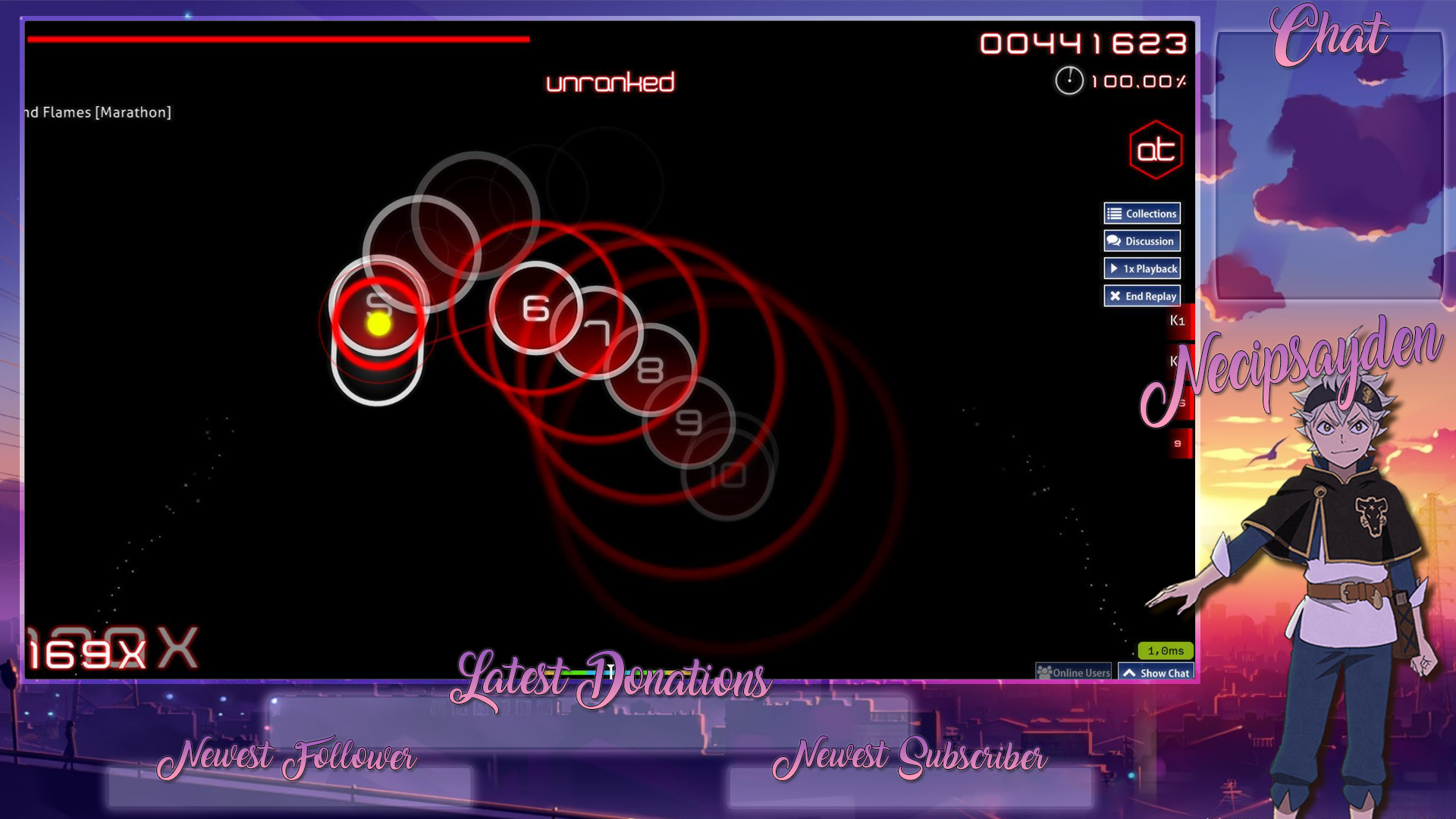Toggle the Online Users panel
1456x819 pixels.
tap(1073, 673)
